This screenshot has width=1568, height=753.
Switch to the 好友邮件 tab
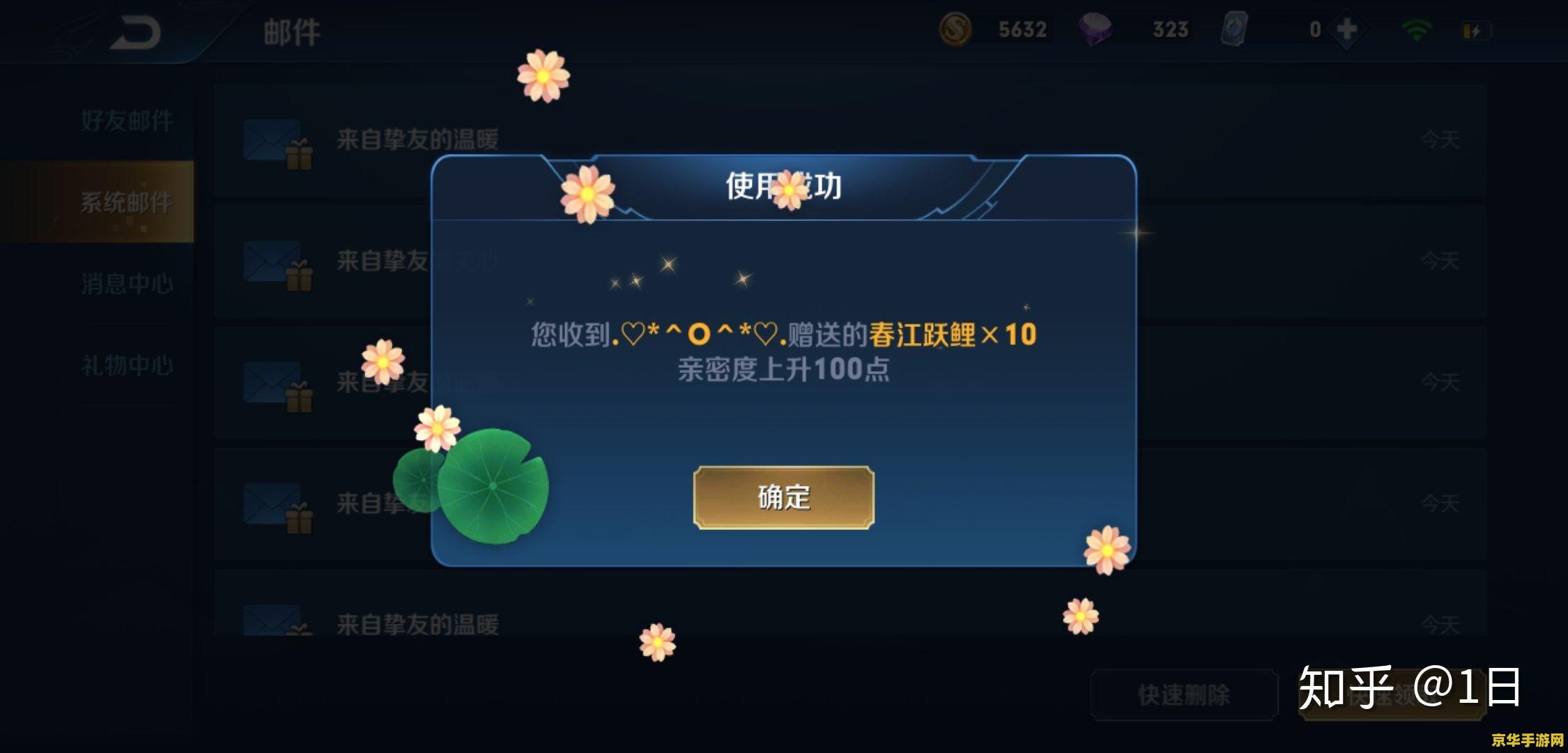click(128, 119)
